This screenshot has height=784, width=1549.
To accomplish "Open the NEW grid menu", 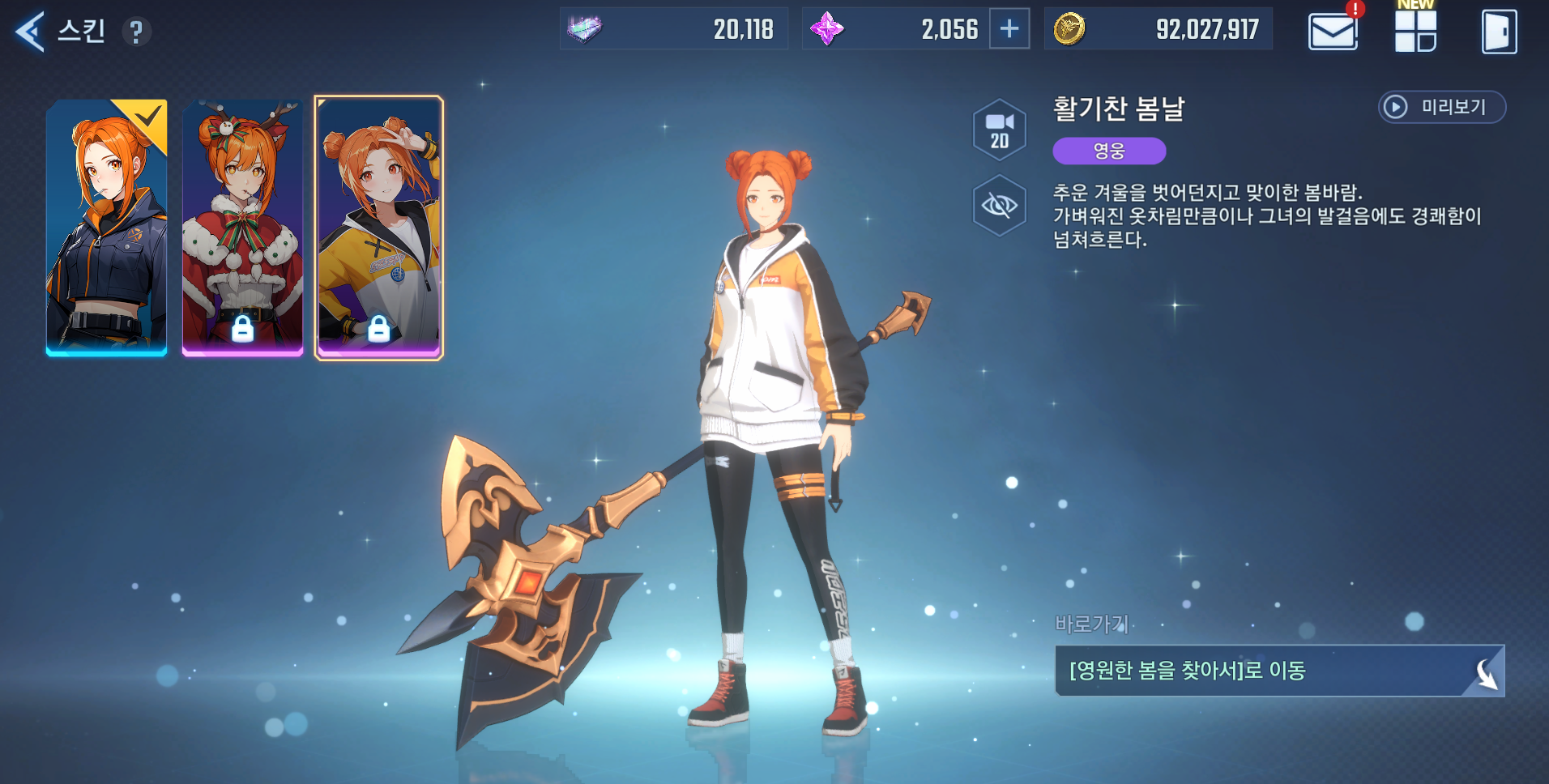I will click(x=1415, y=31).
